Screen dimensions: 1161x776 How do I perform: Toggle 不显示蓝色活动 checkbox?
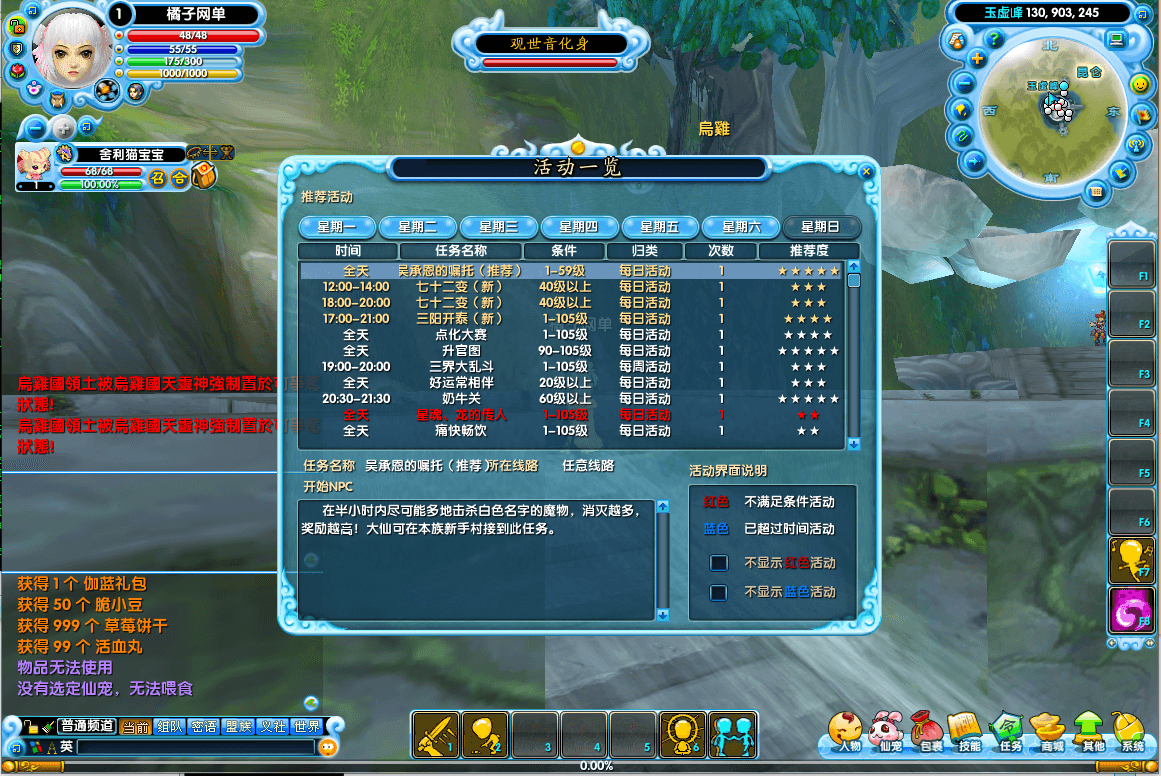click(x=718, y=592)
